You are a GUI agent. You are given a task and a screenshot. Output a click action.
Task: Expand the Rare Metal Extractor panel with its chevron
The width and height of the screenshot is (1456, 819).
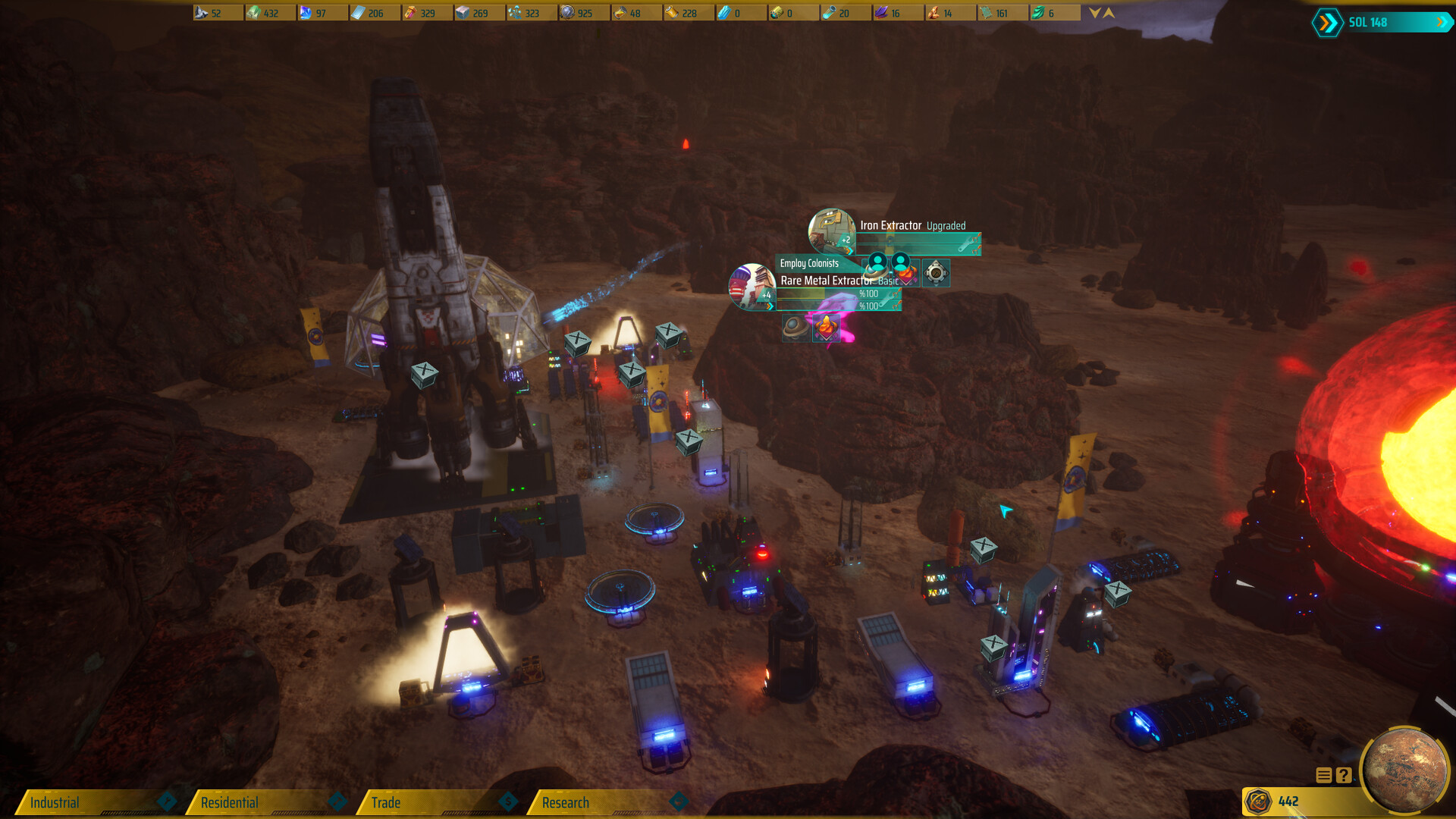(769, 306)
